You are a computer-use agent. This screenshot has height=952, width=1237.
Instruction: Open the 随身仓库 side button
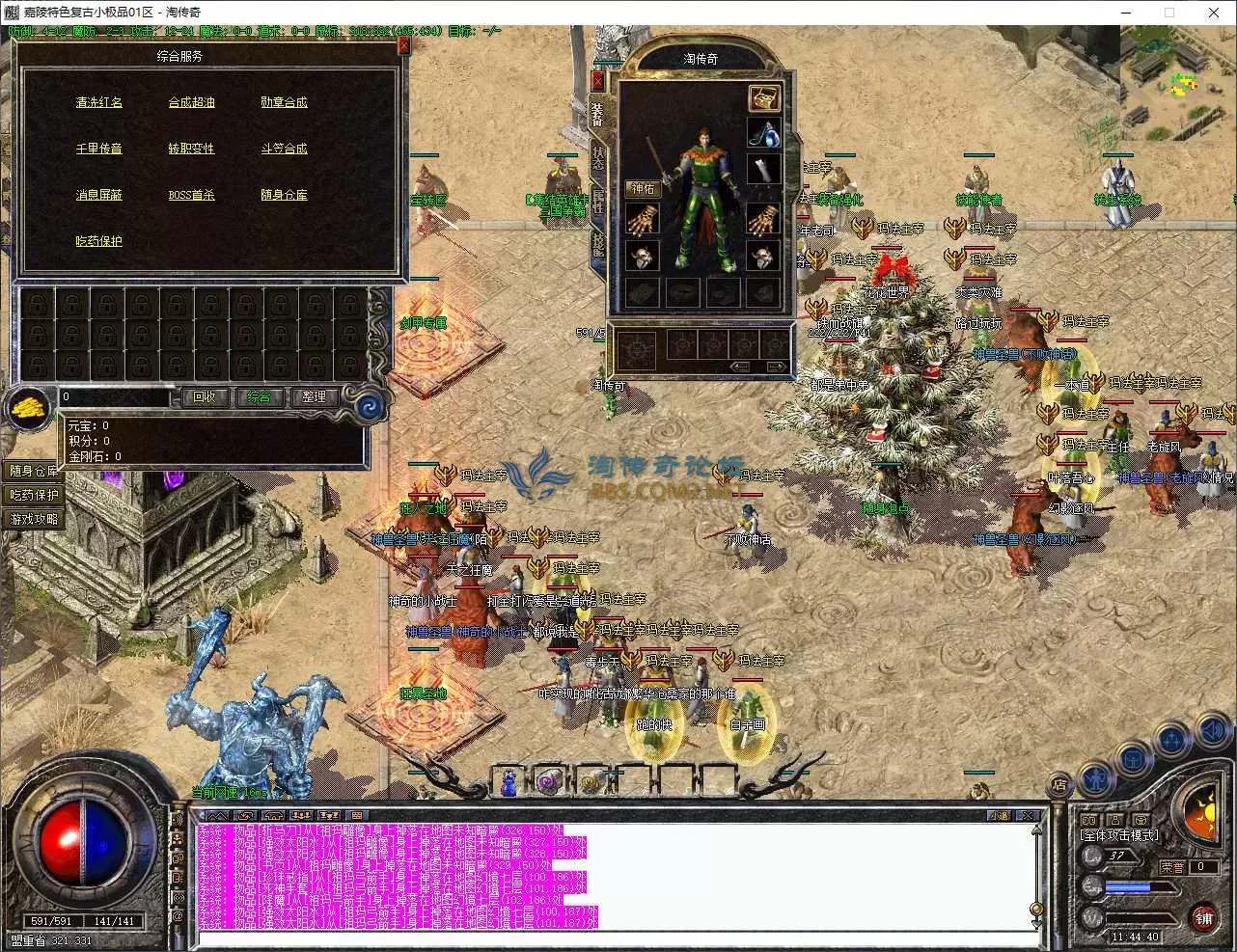[x=34, y=471]
